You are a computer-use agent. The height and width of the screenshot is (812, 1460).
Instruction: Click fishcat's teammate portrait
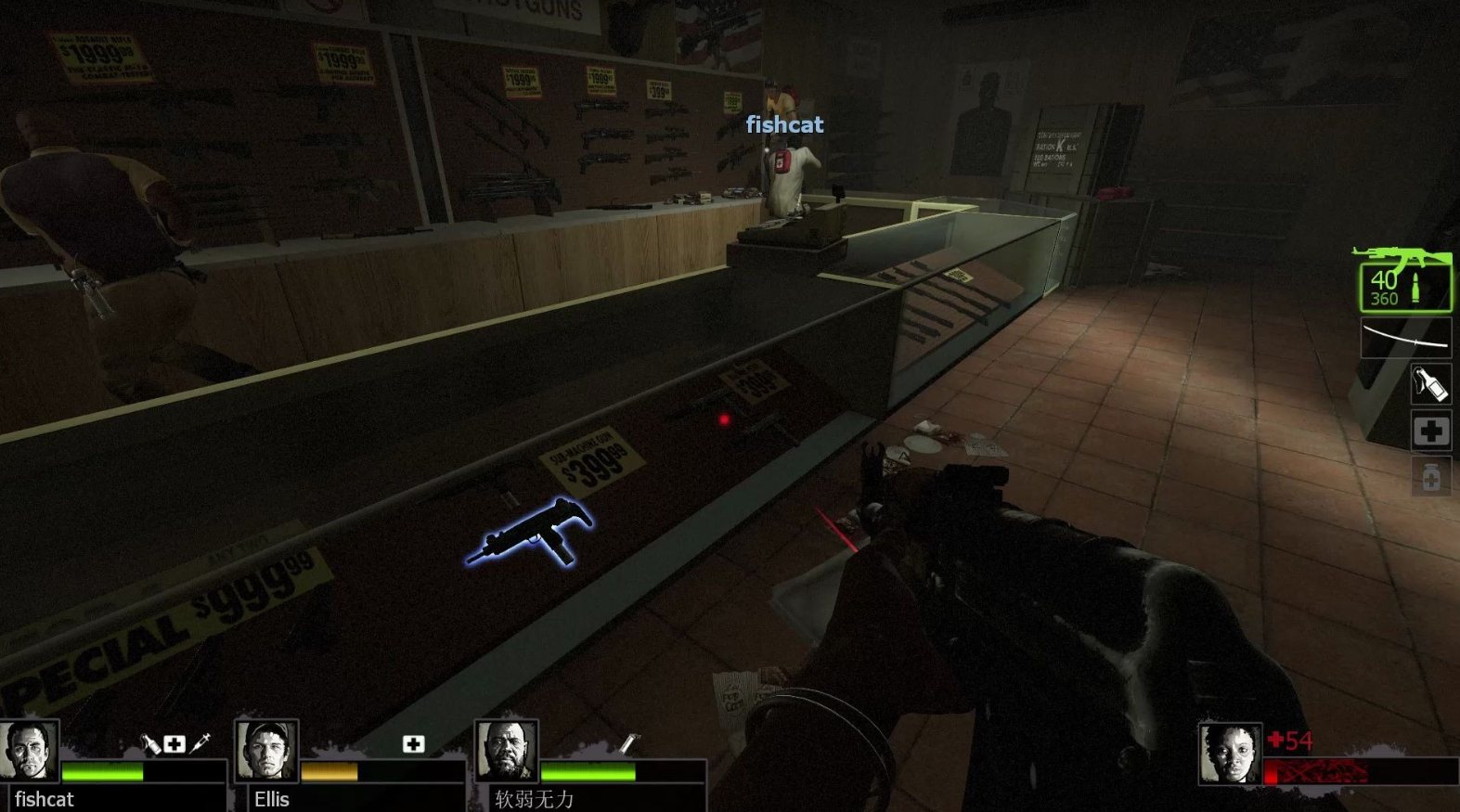[29, 750]
